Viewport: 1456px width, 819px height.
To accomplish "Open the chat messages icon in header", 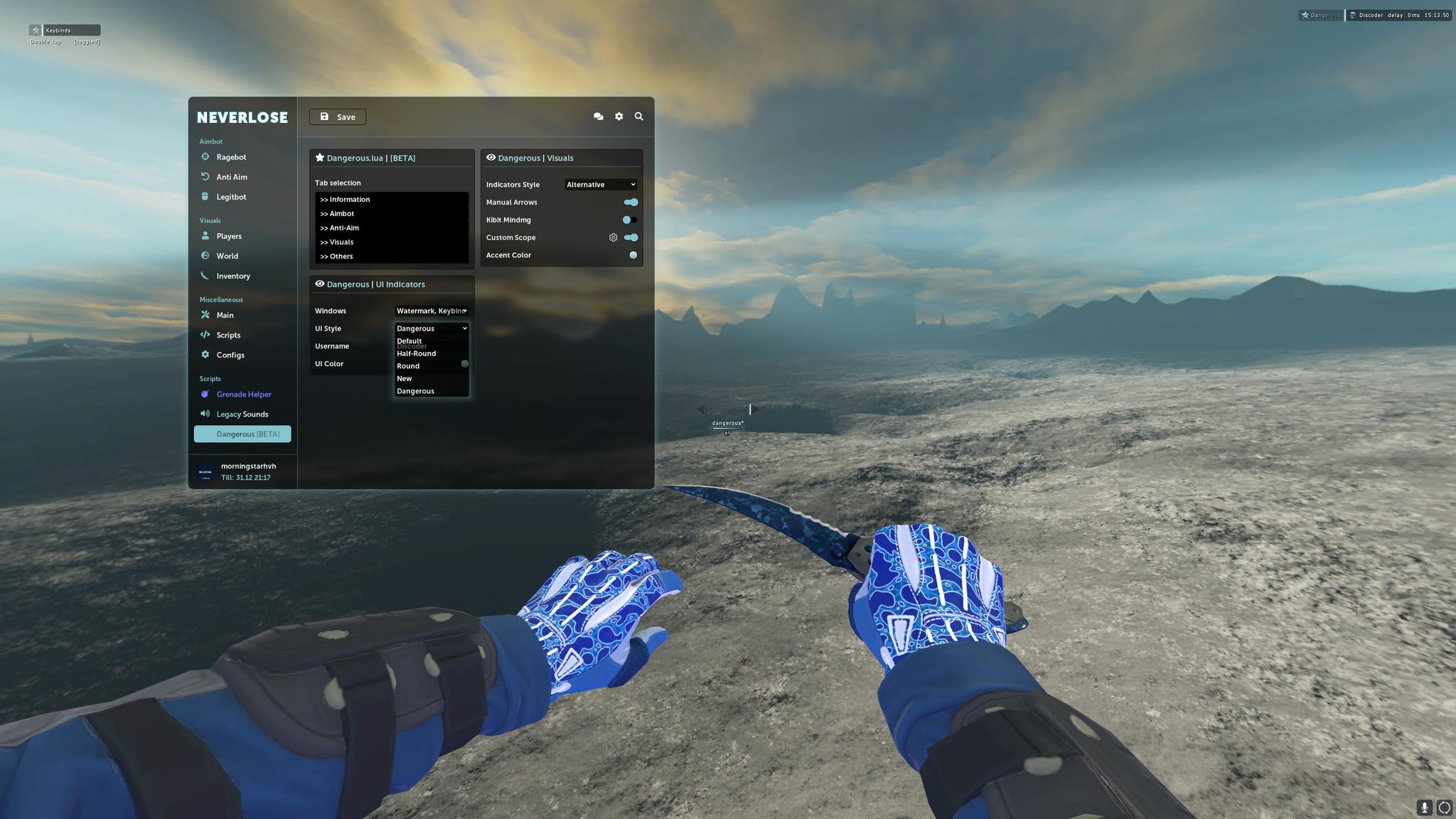I will [598, 116].
